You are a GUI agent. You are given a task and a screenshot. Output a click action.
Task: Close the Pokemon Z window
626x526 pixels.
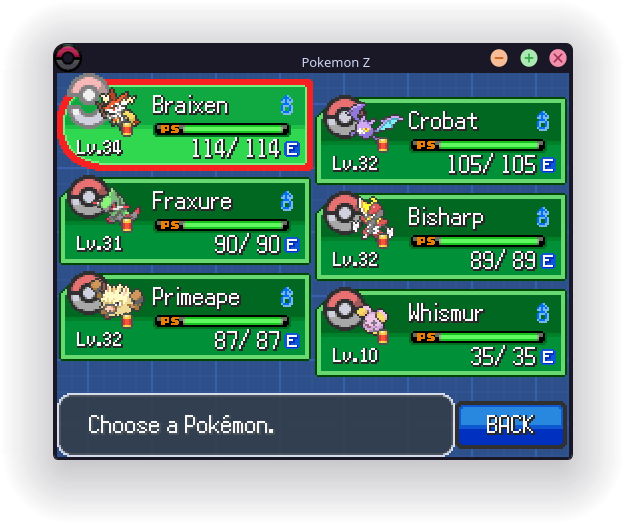pos(558,58)
